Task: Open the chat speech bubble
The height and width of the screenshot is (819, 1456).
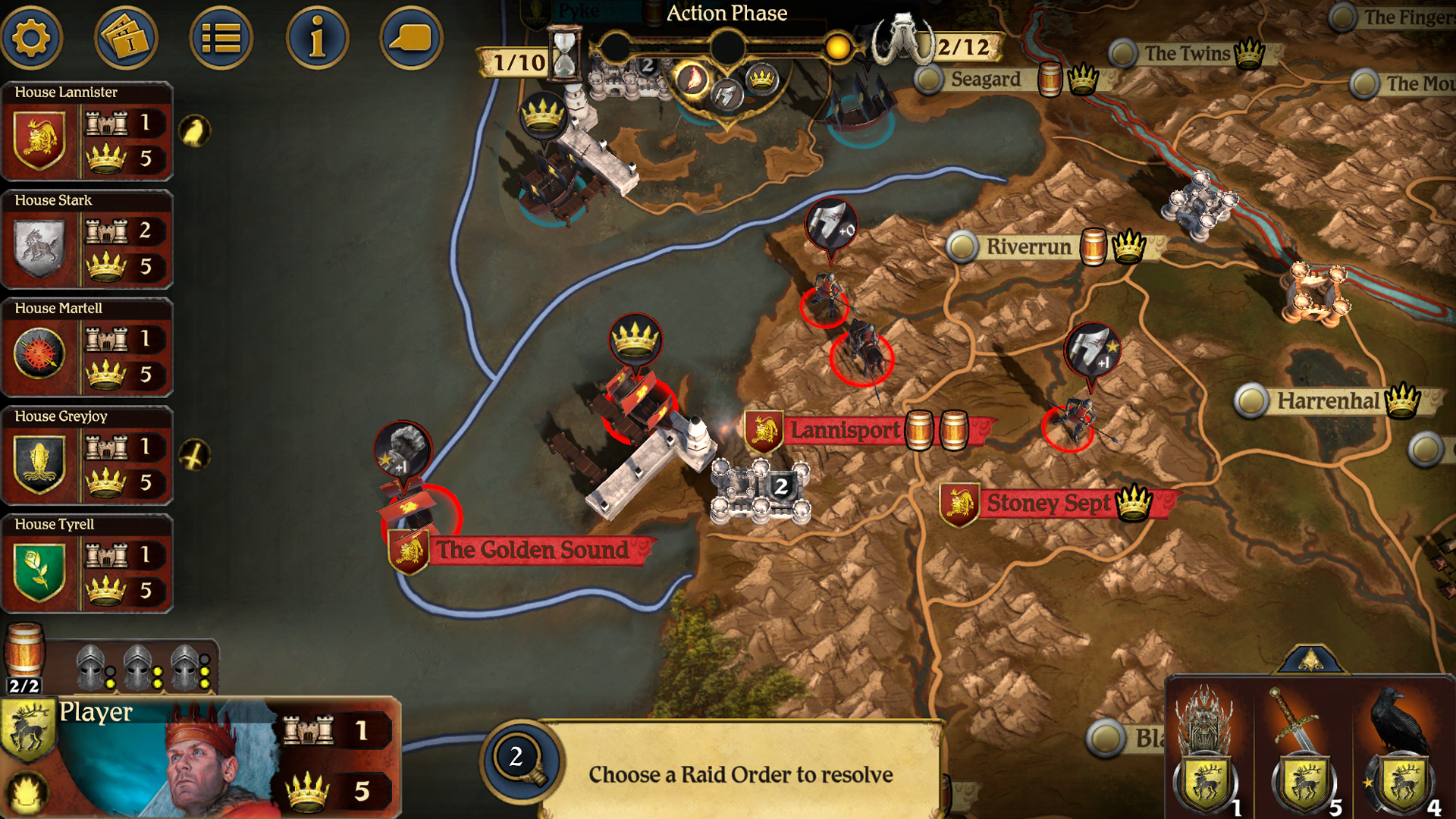Action: tap(410, 38)
